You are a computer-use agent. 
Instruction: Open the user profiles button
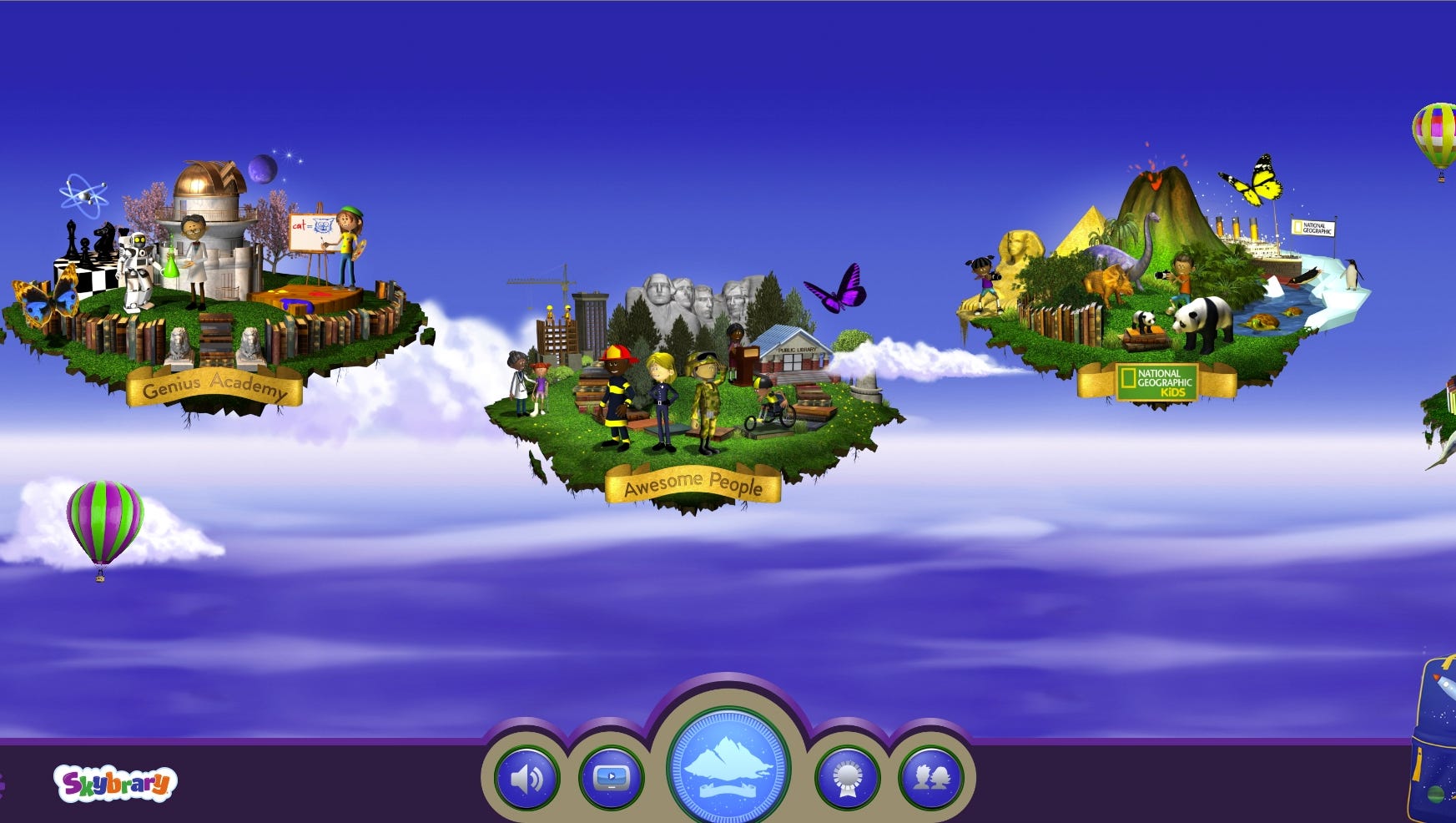pos(931,779)
